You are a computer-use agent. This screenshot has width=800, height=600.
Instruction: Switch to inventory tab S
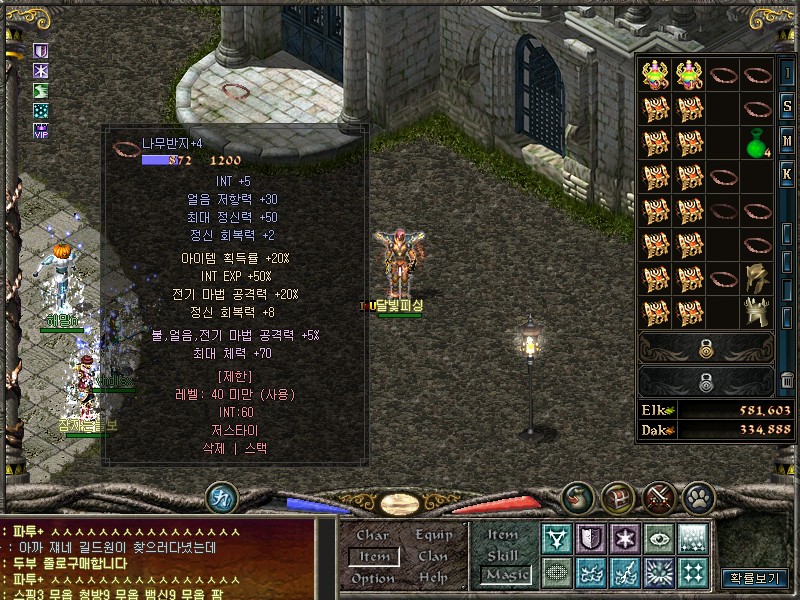[787, 106]
